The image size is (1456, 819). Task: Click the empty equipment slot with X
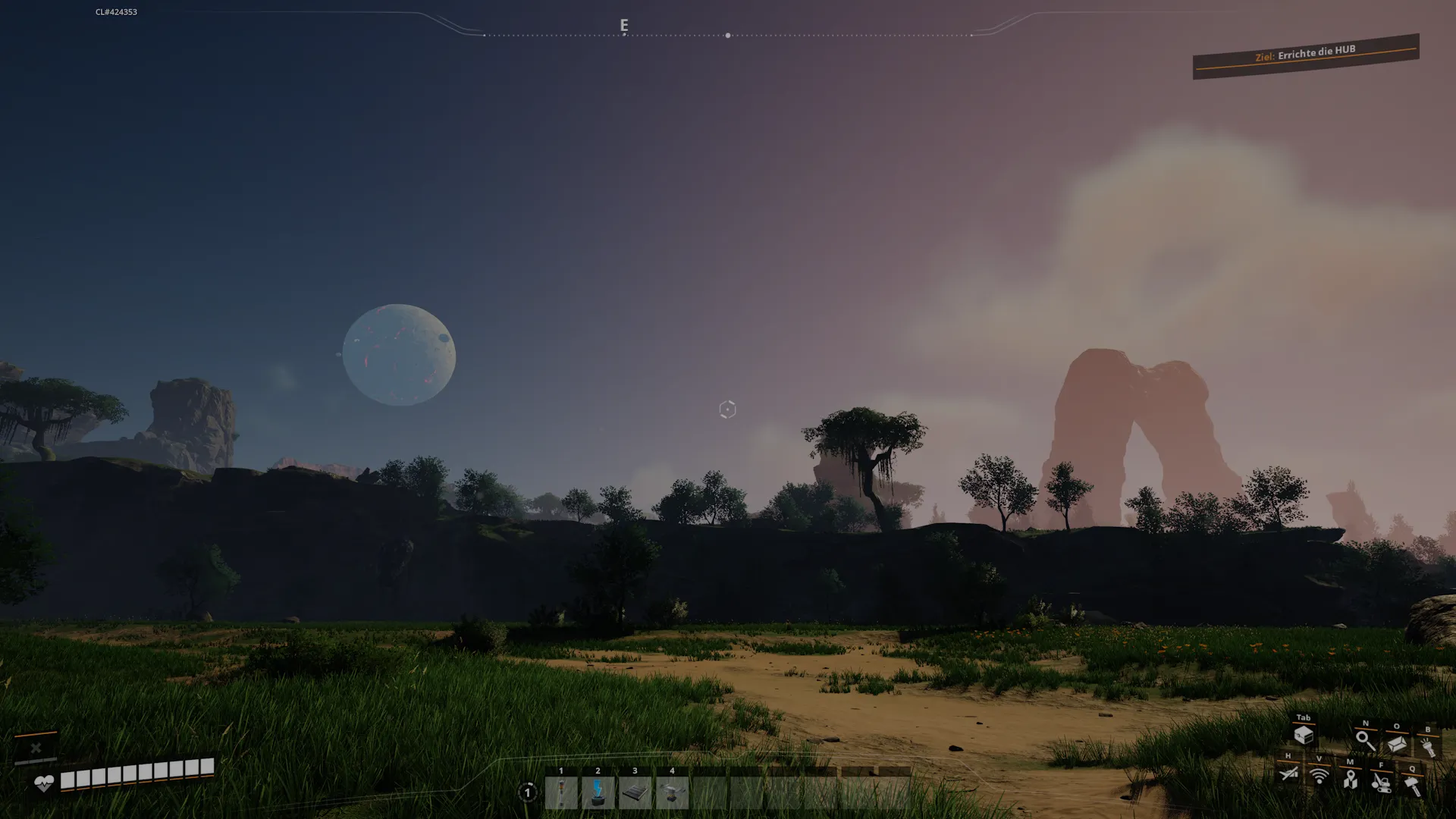click(x=36, y=748)
